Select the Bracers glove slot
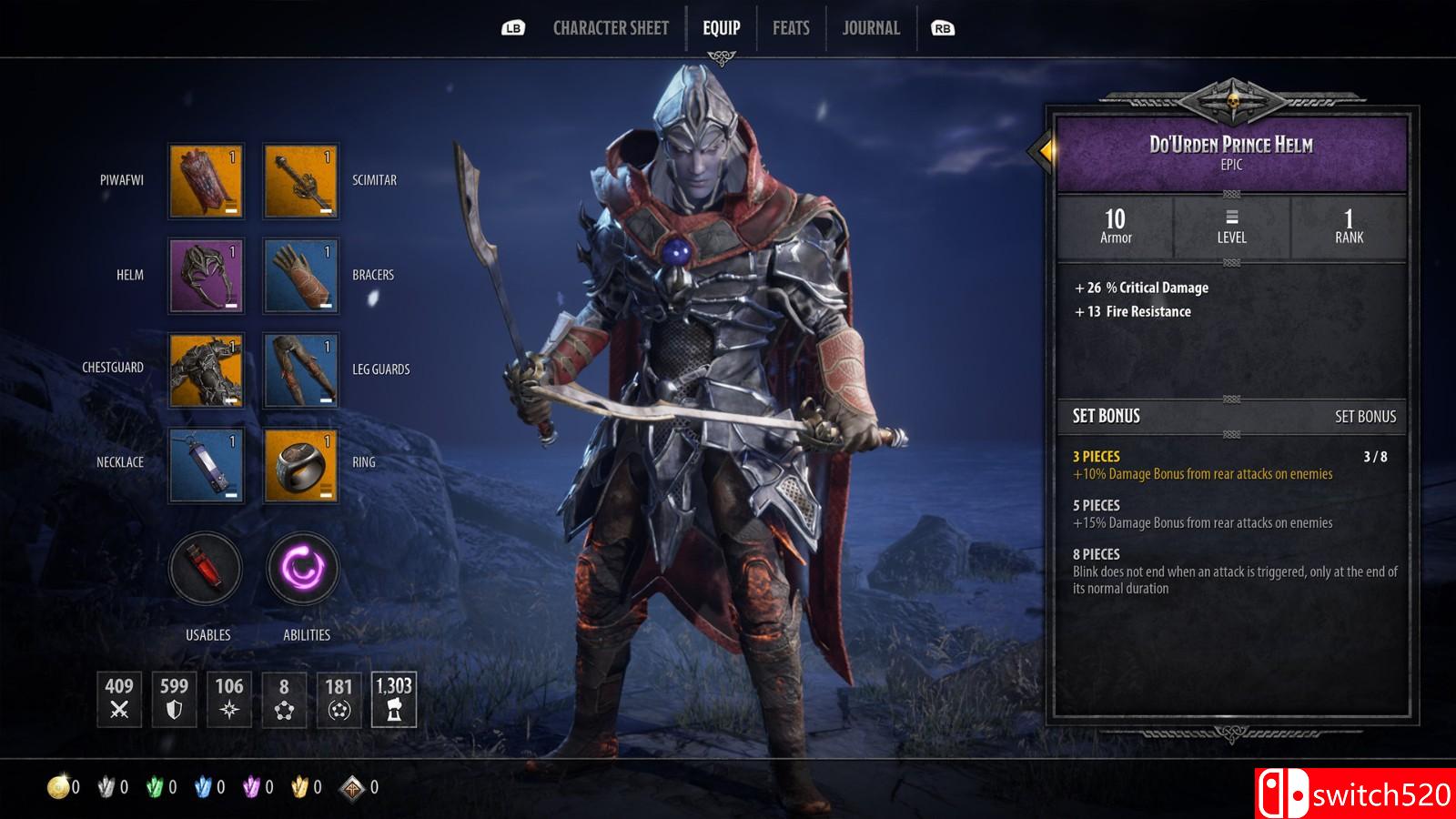Viewport: 1456px width, 819px height. (x=301, y=276)
